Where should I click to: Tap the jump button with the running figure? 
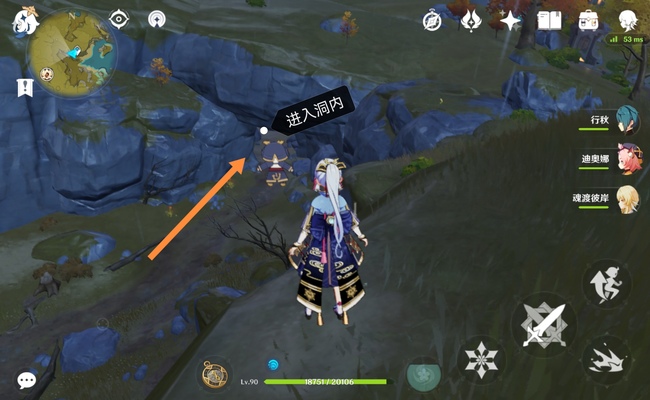pyautogui.click(x=607, y=283)
